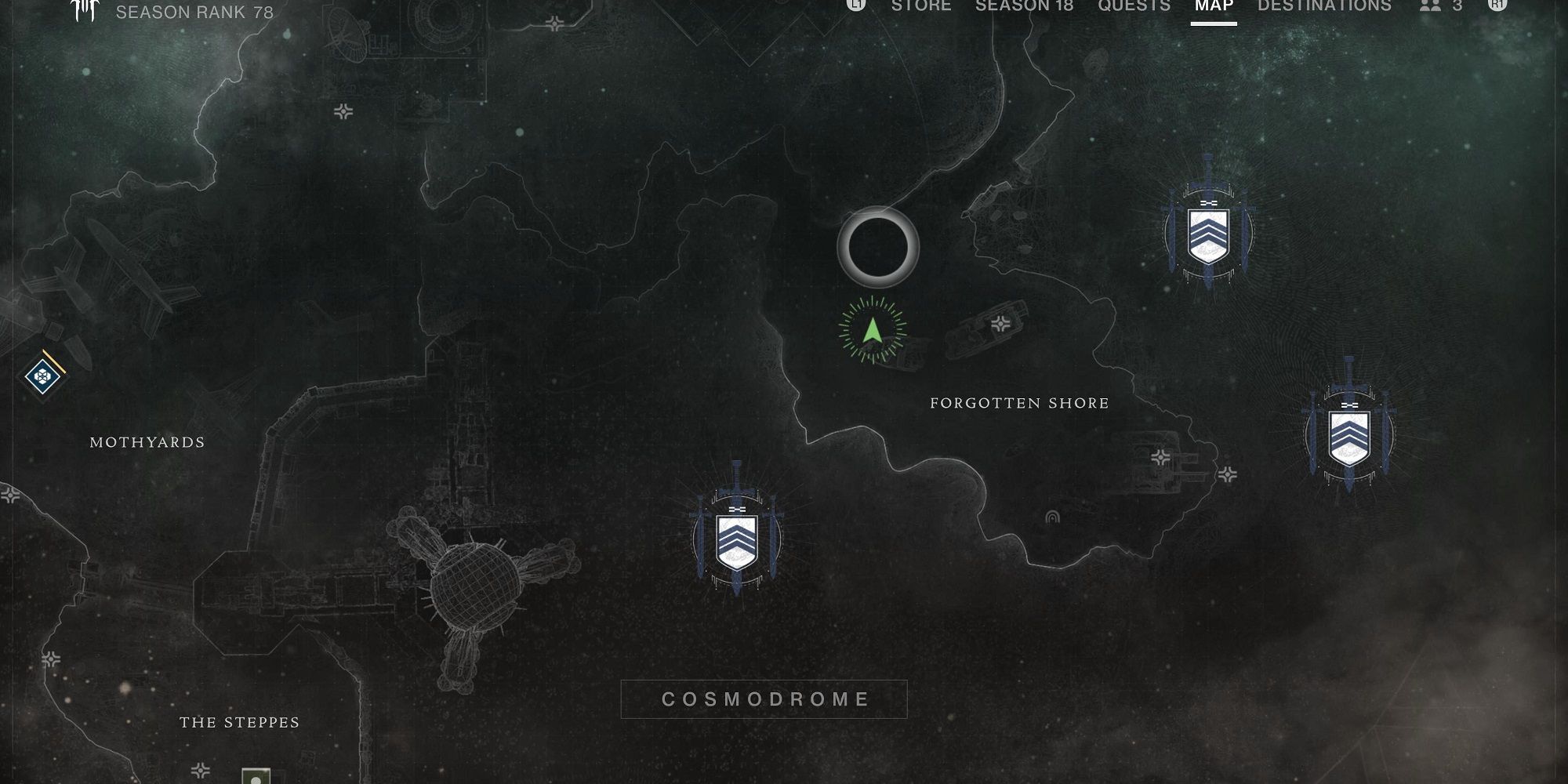Click the Forgotten Shore region name
The width and height of the screenshot is (1568, 784).
[1018, 402]
